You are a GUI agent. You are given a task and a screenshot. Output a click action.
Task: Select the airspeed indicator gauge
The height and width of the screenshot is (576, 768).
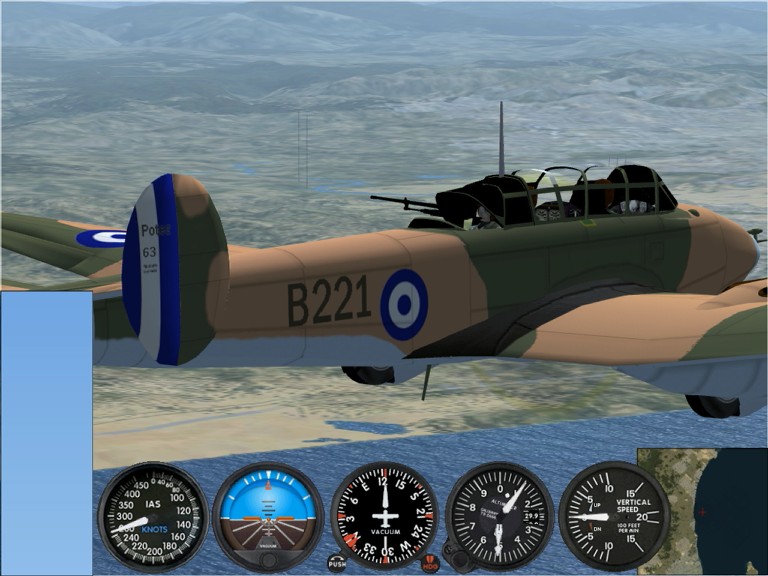tap(153, 515)
